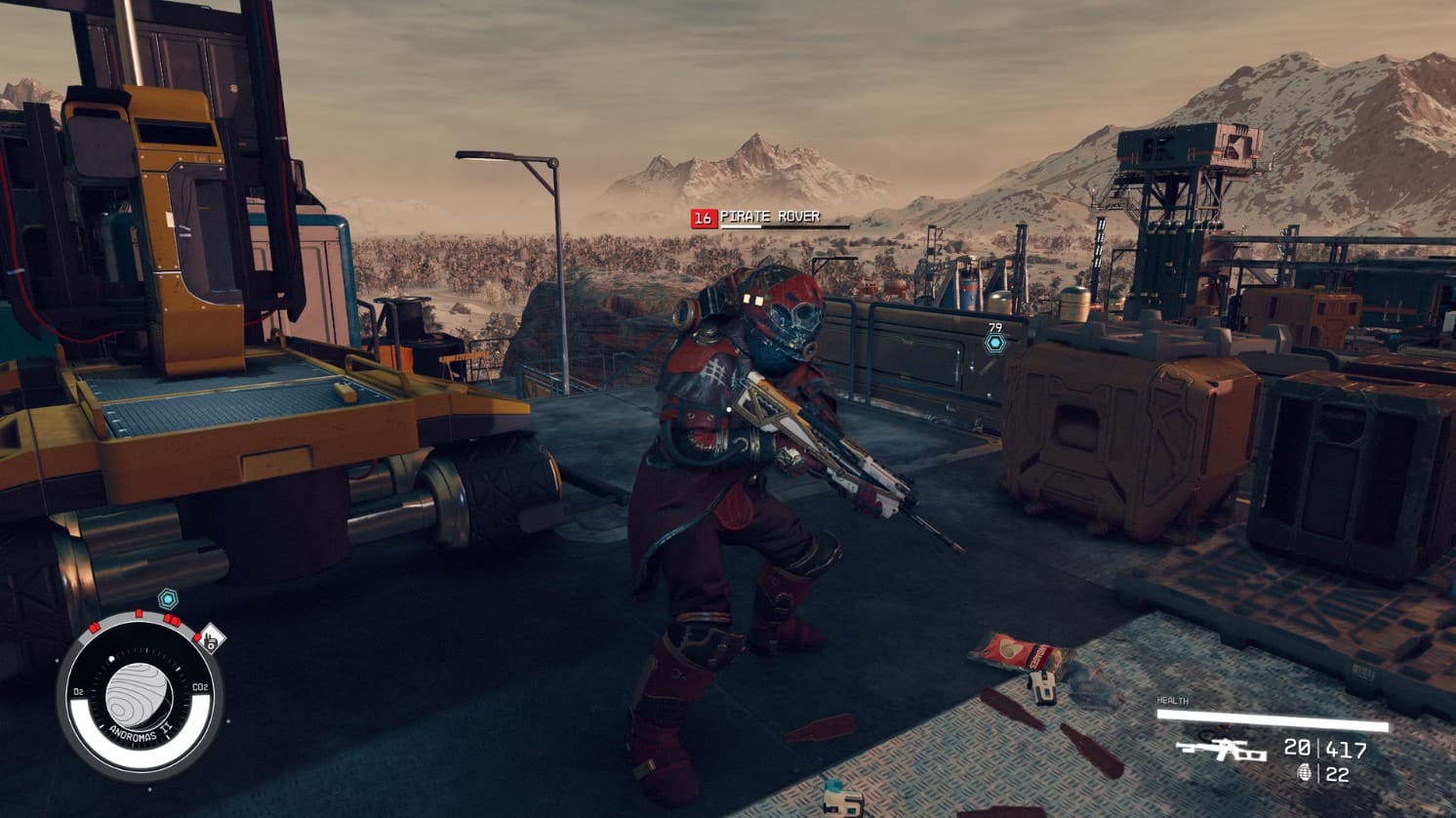The image size is (1456, 818).
Task: Click the diamond hand icon beside the compass
Action: click(x=210, y=640)
